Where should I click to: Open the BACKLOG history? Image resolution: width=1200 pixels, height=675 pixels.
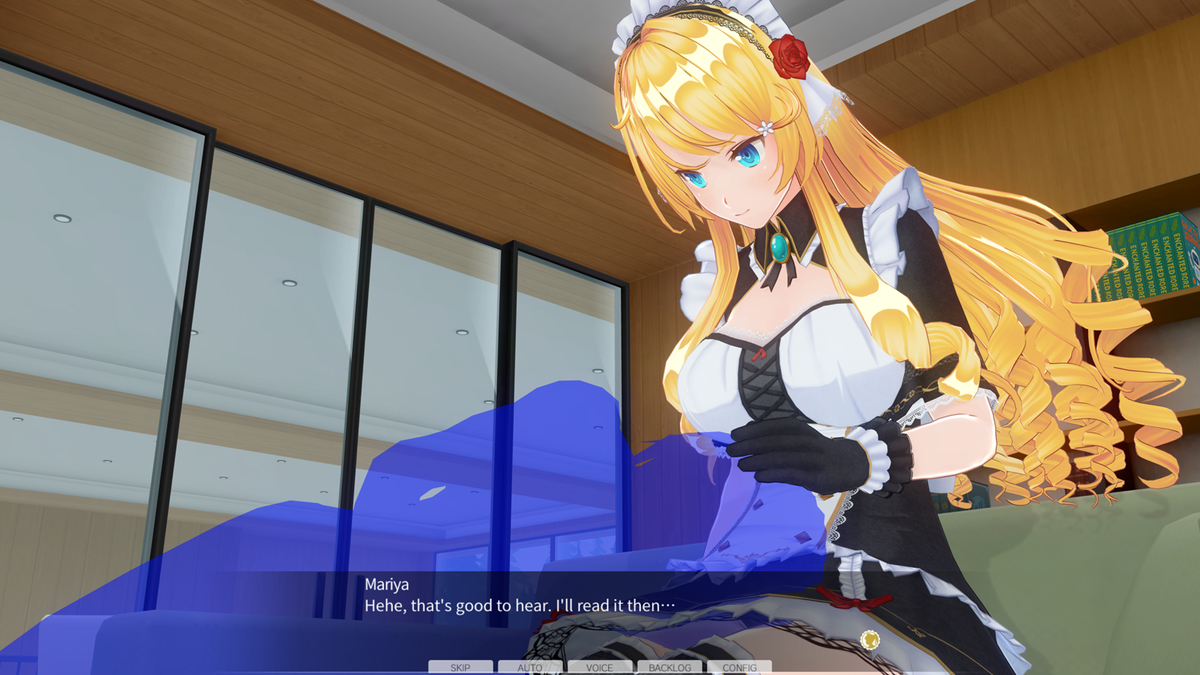[x=669, y=667]
